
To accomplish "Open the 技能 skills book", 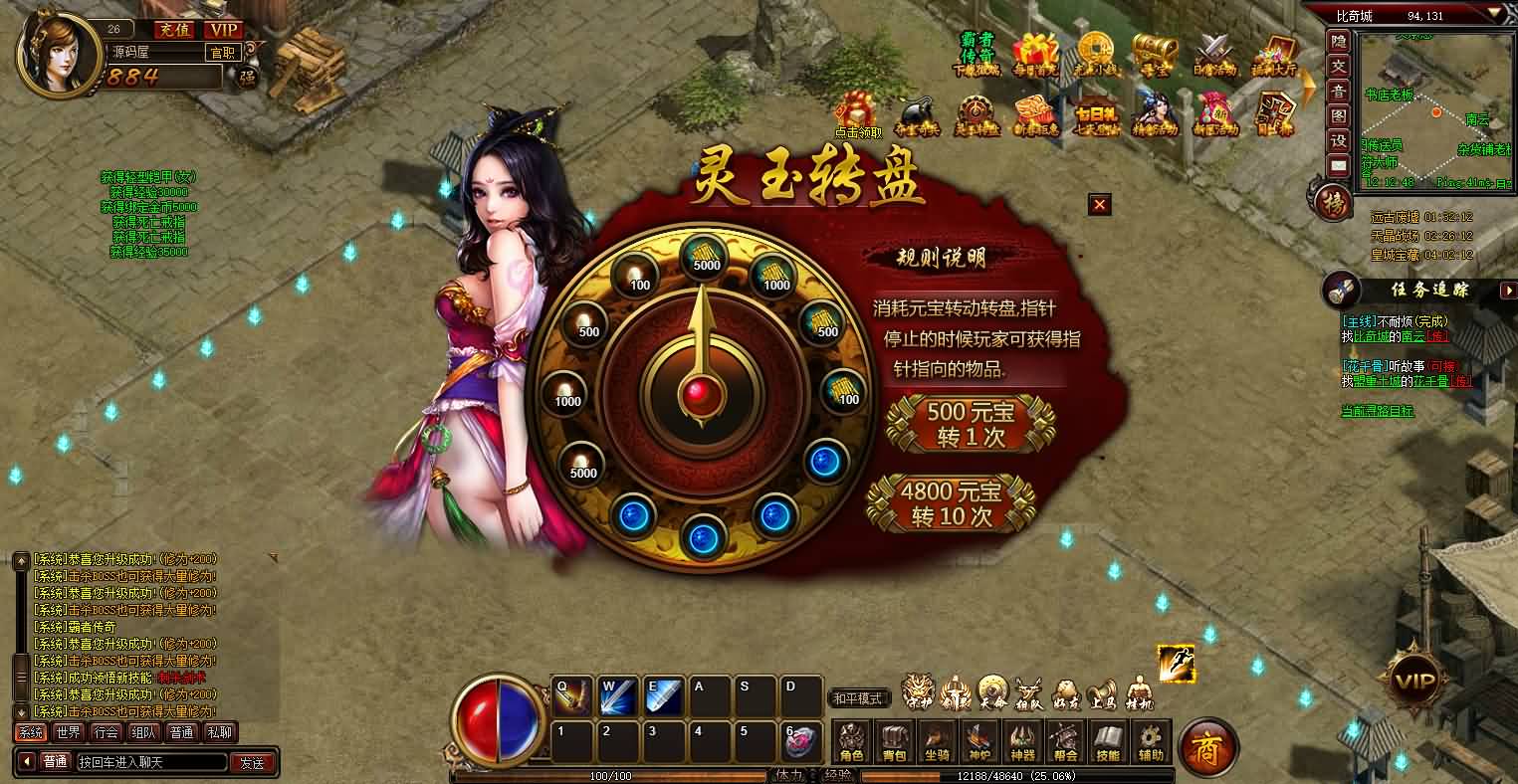I will coord(1108,742).
